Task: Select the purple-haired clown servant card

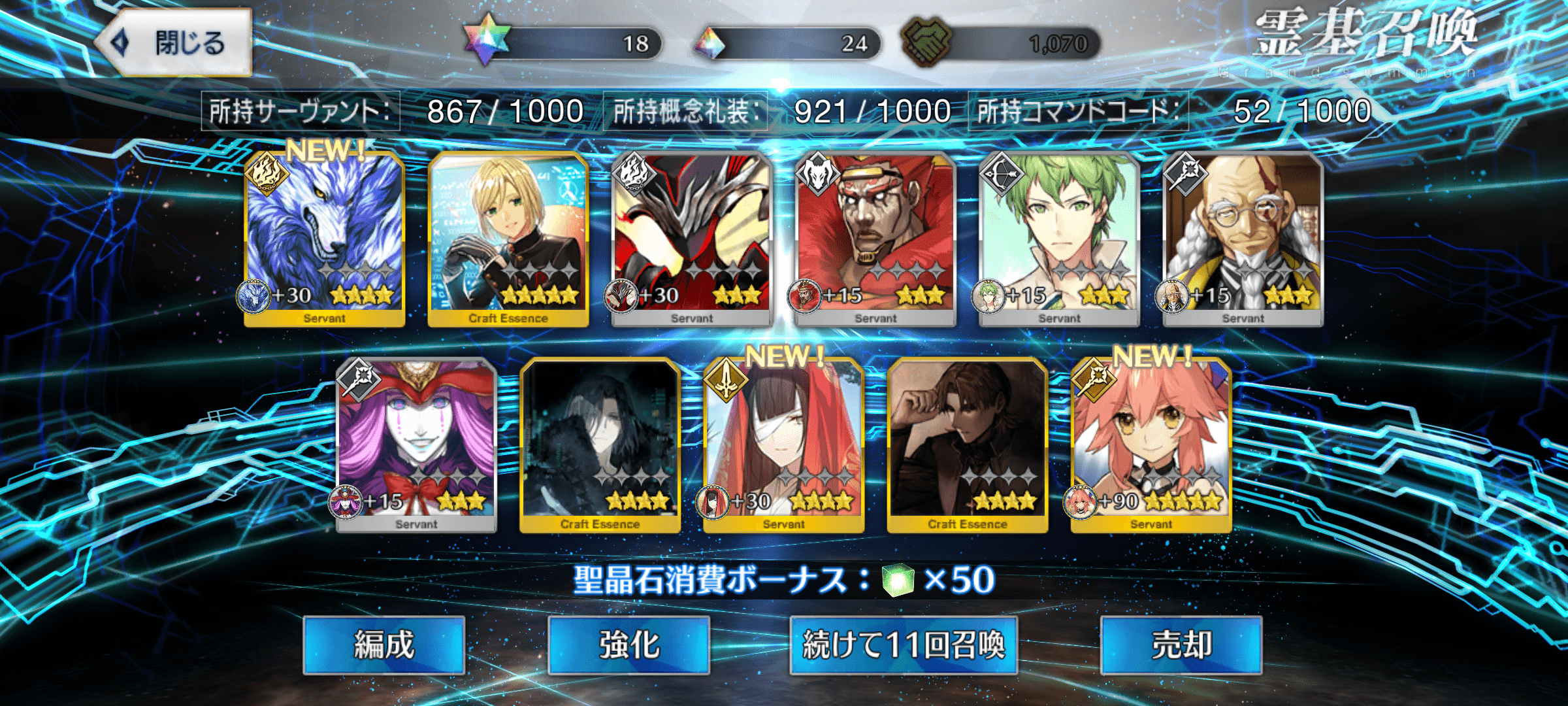Action: [416, 445]
